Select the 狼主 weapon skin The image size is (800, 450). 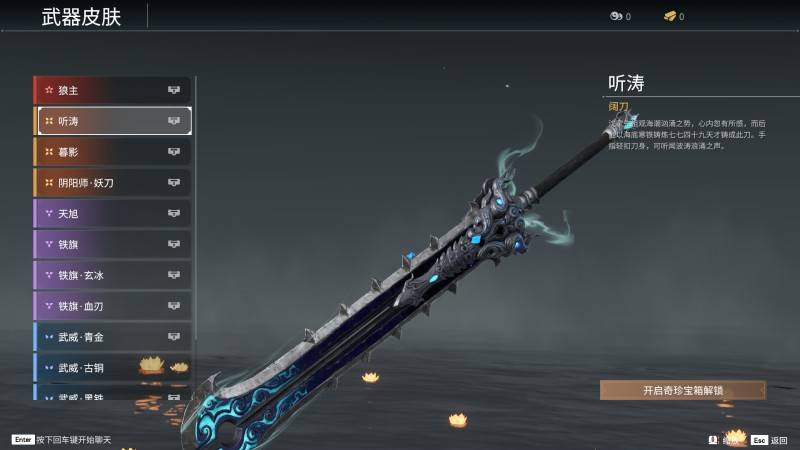[x=112, y=90]
